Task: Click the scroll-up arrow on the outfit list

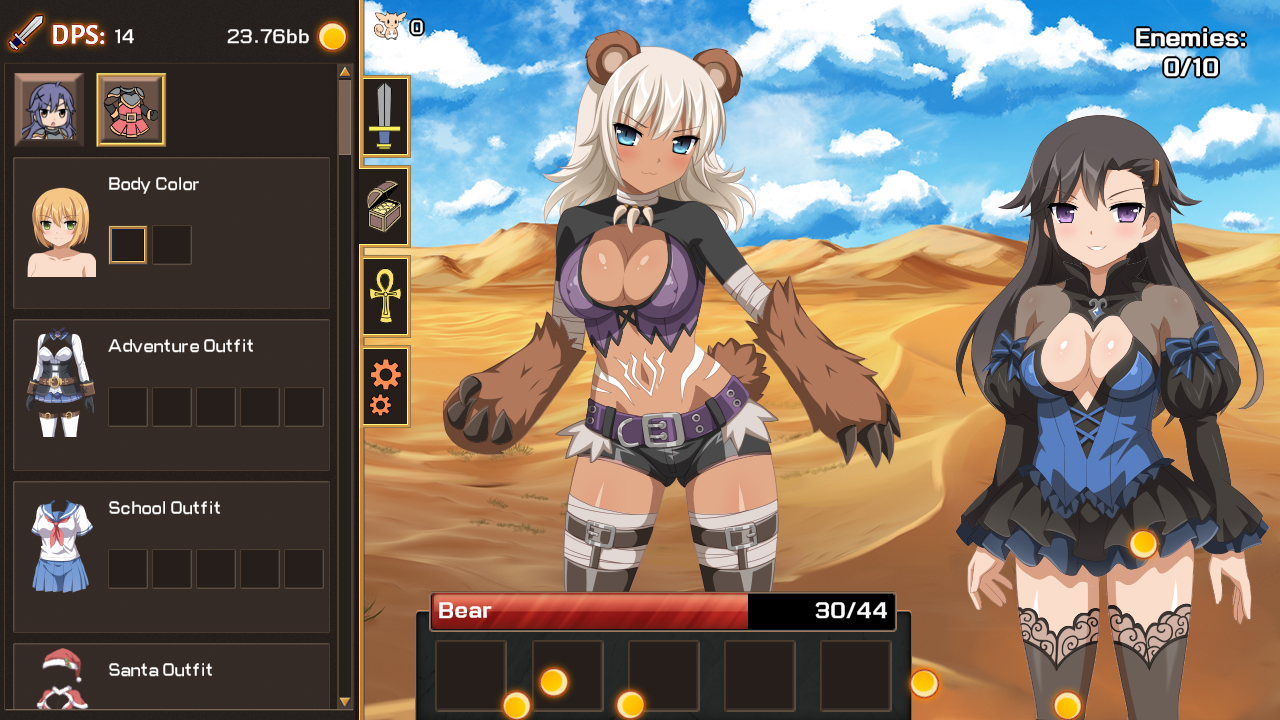Action: (x=343, y=70)
